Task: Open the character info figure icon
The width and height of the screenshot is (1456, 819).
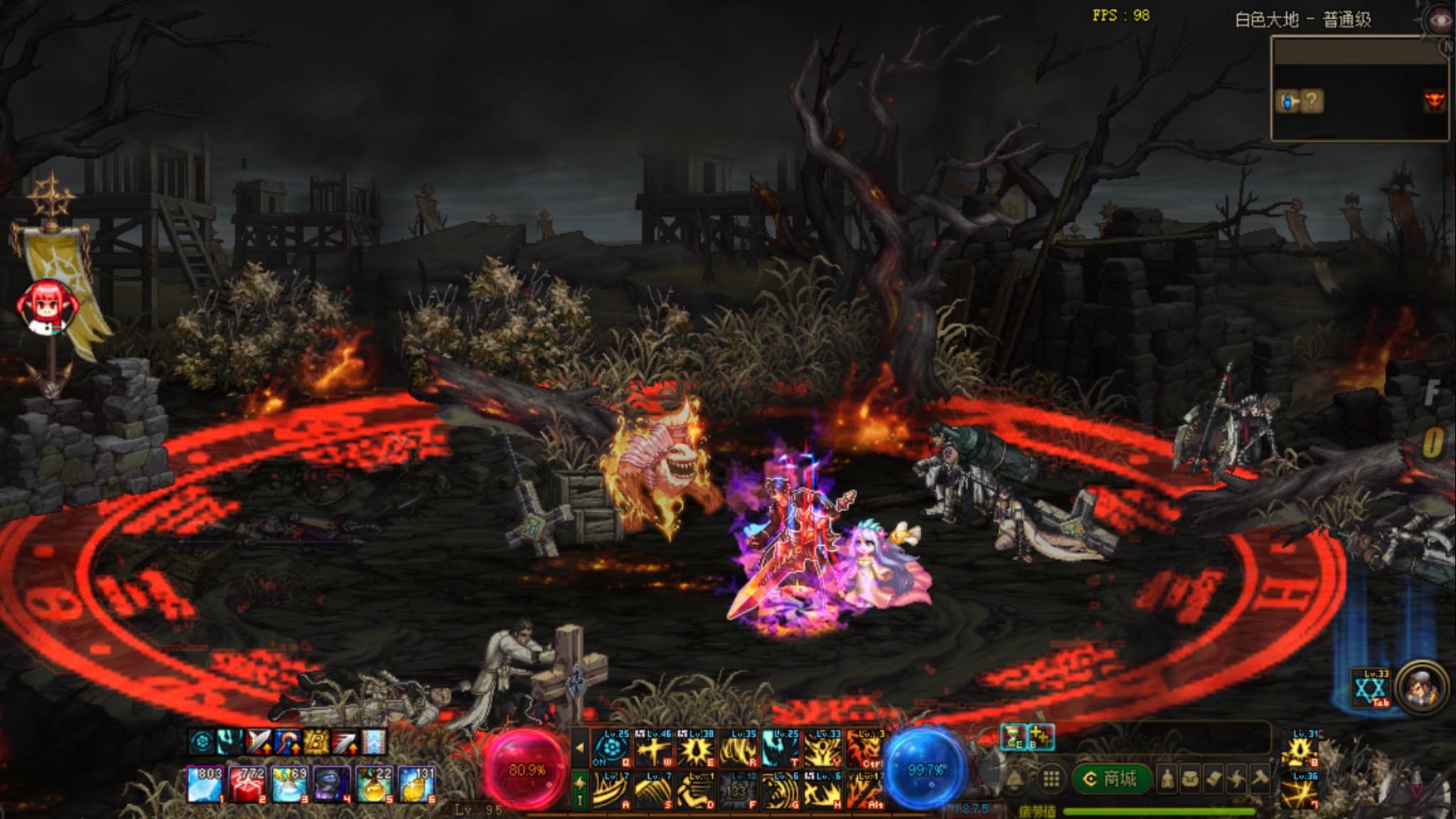Action: coord(1167,779)
